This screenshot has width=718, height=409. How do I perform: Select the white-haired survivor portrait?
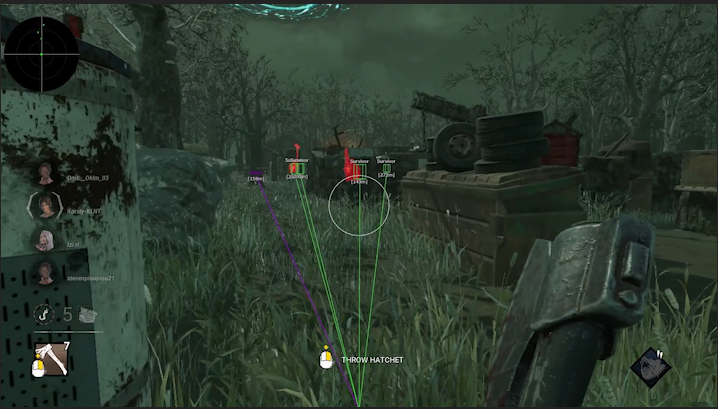[45, 240]
